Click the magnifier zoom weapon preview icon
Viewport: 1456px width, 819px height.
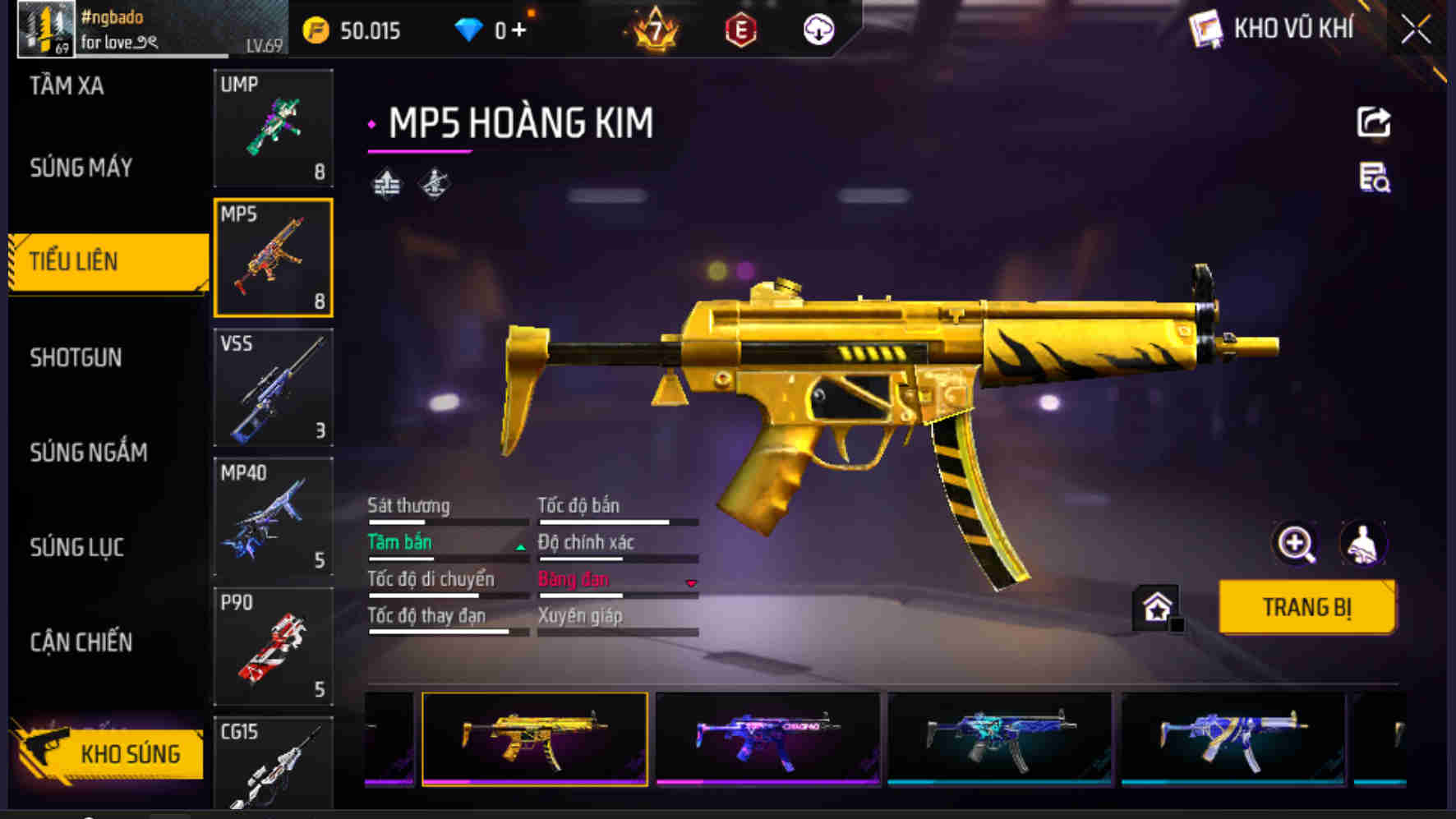tap(1296, 543)
